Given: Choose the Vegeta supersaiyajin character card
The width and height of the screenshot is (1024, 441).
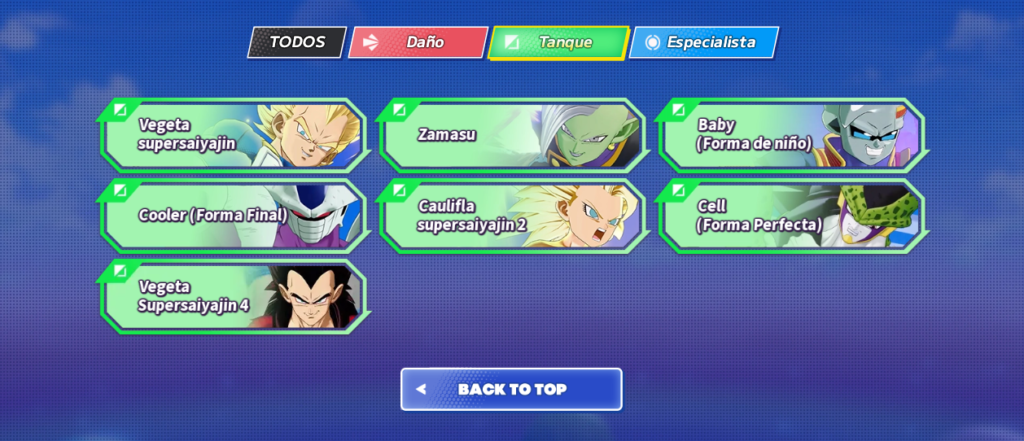Looking at the screenshot, I should [x=233, y=134].
